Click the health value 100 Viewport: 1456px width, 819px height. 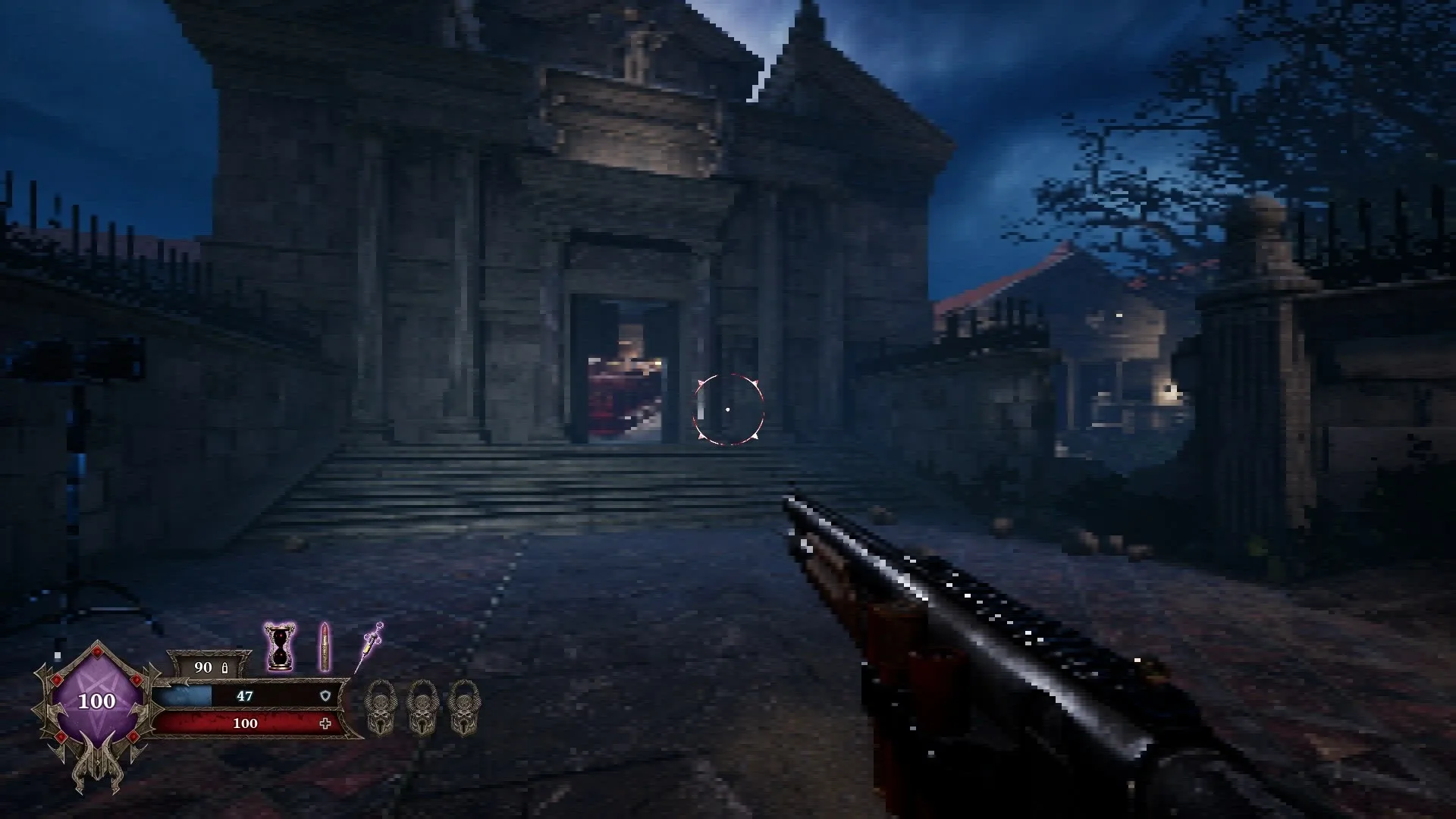[x=244, y=723]
